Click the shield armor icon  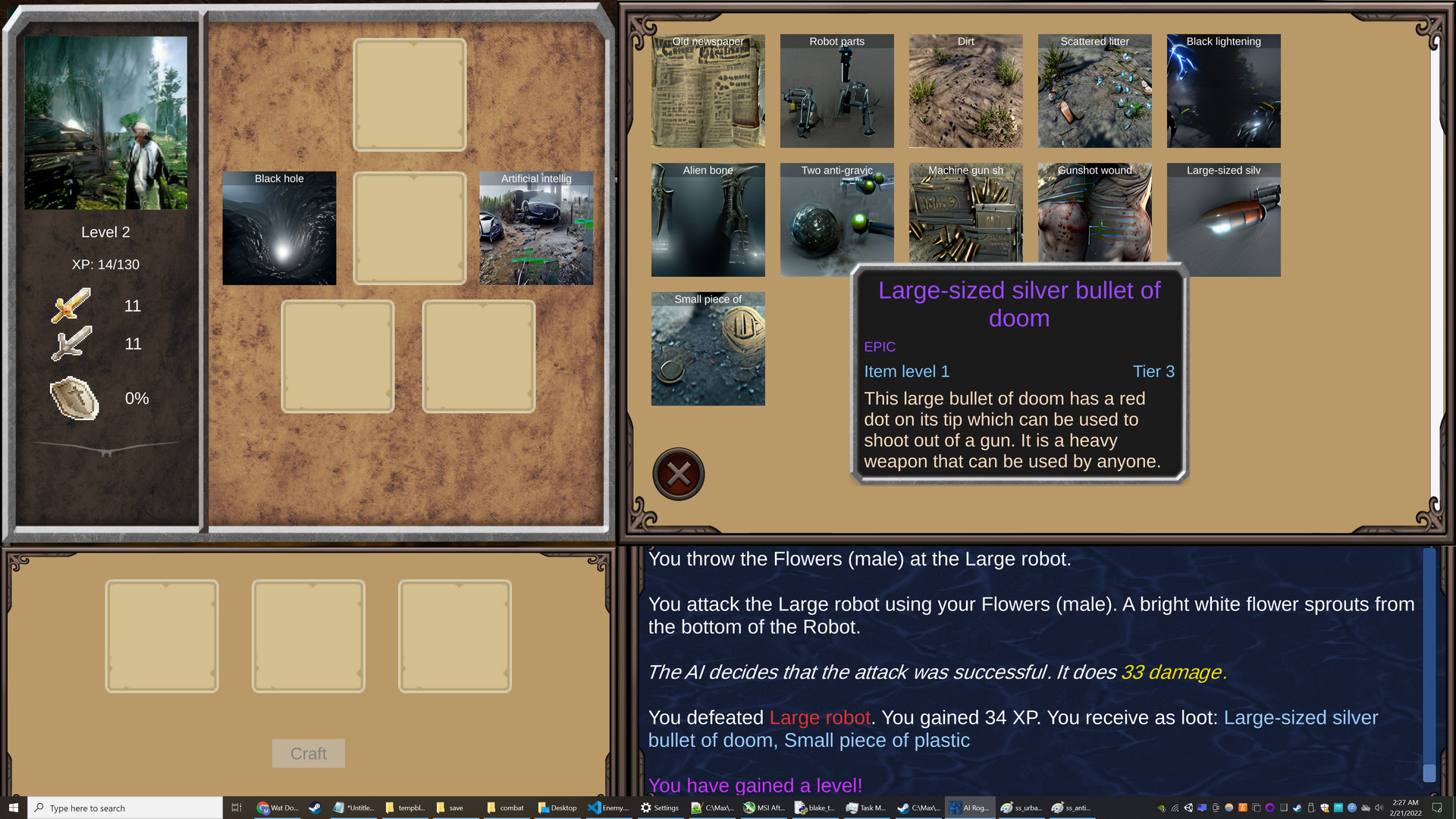coord(74,398)
